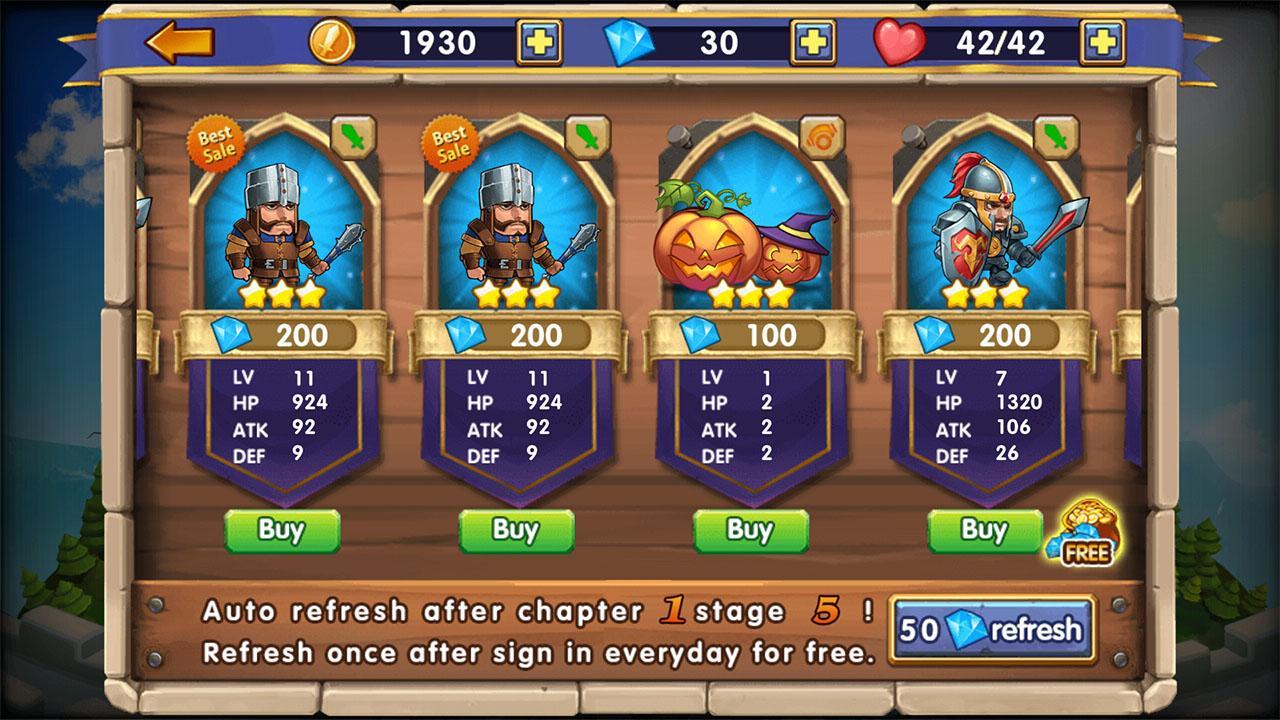The image size is (1280, 720).
Task: Buy the knight with shield for 200
Action: click(983, 532)
